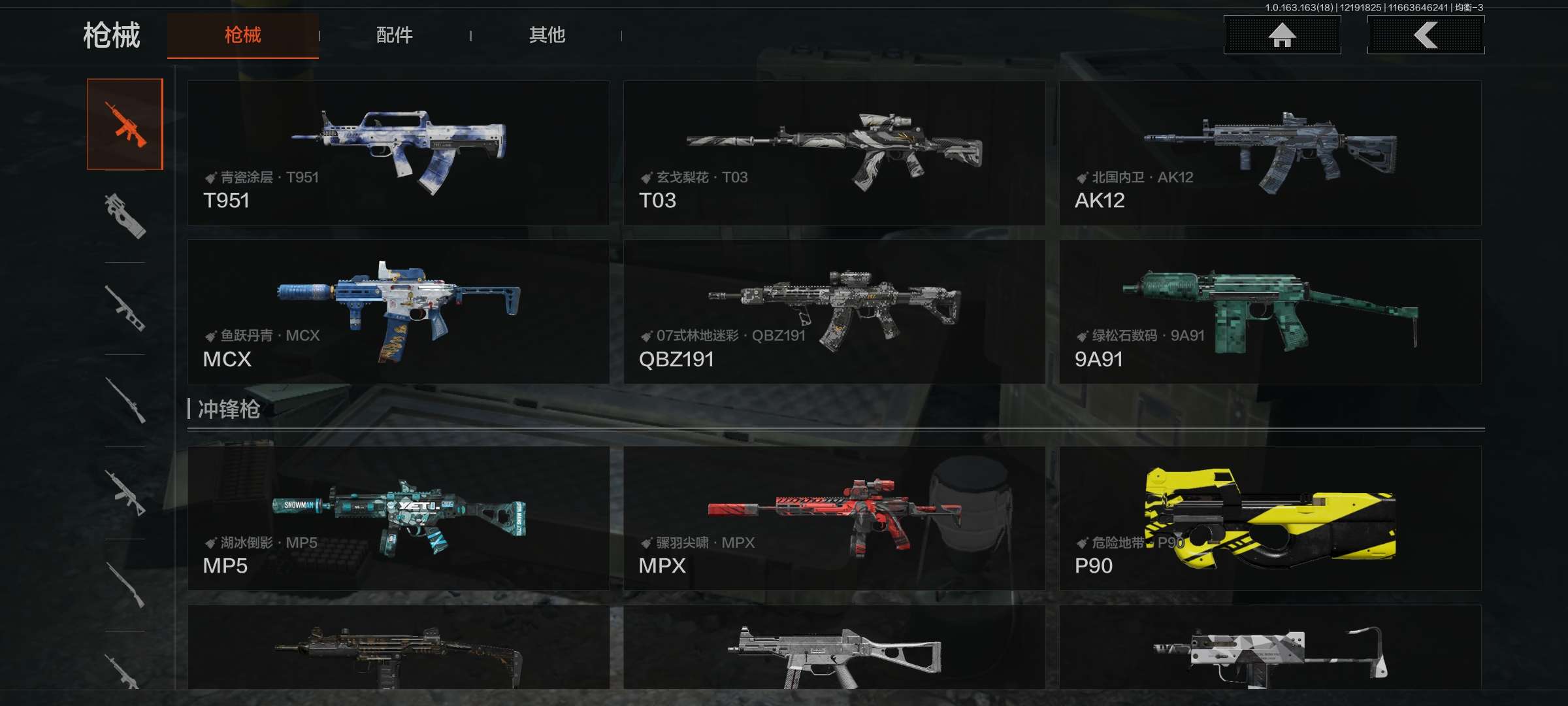Open the 其他 tab

click(547, 35)
